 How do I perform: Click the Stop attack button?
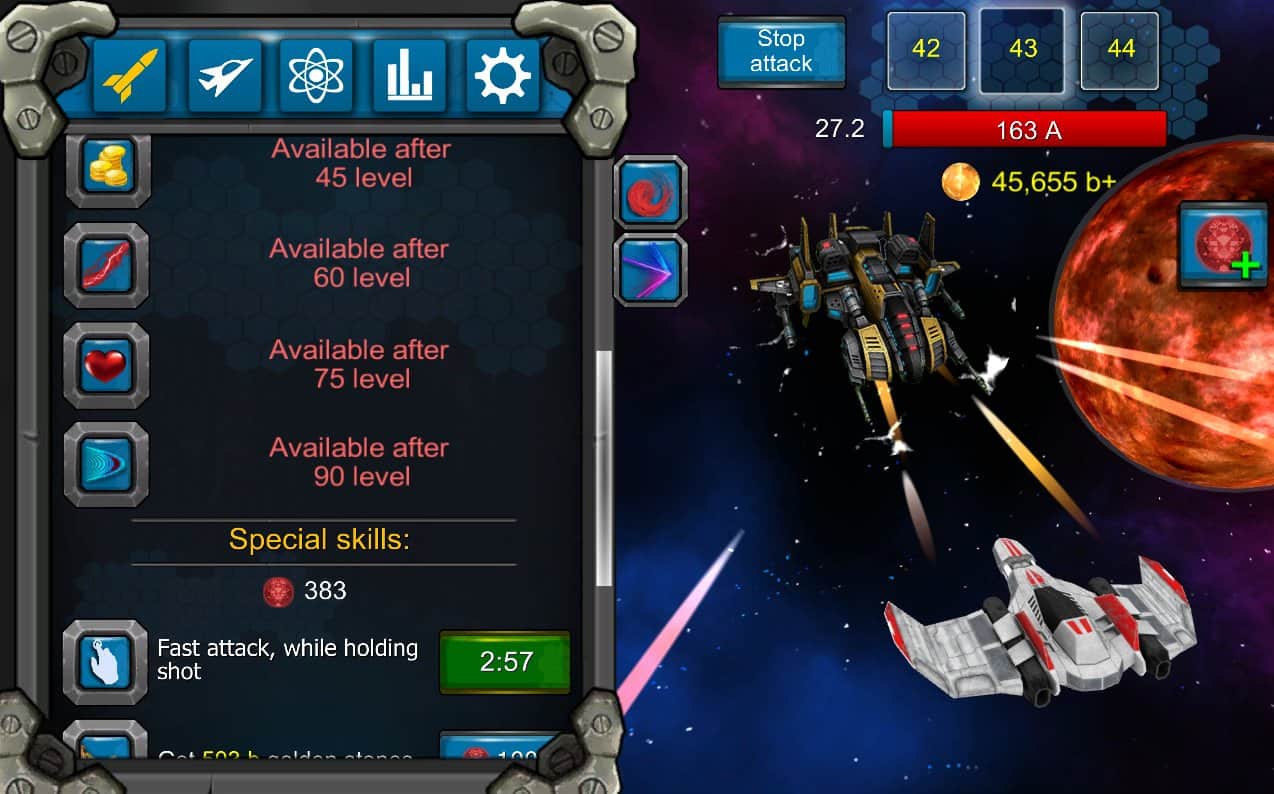pyautogui.click(x=781, y=51)
